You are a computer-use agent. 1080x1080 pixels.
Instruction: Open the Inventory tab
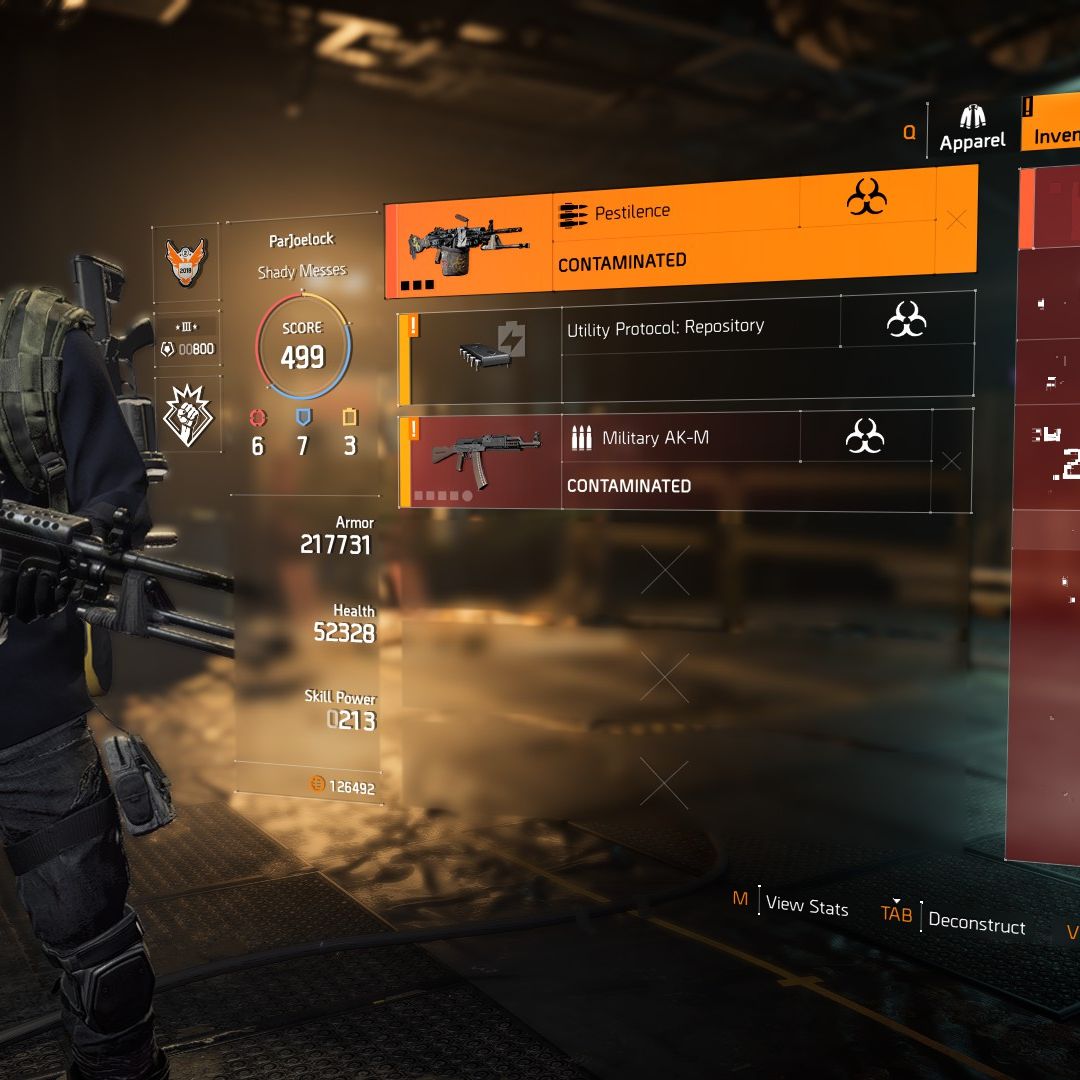click(1054, 128)
